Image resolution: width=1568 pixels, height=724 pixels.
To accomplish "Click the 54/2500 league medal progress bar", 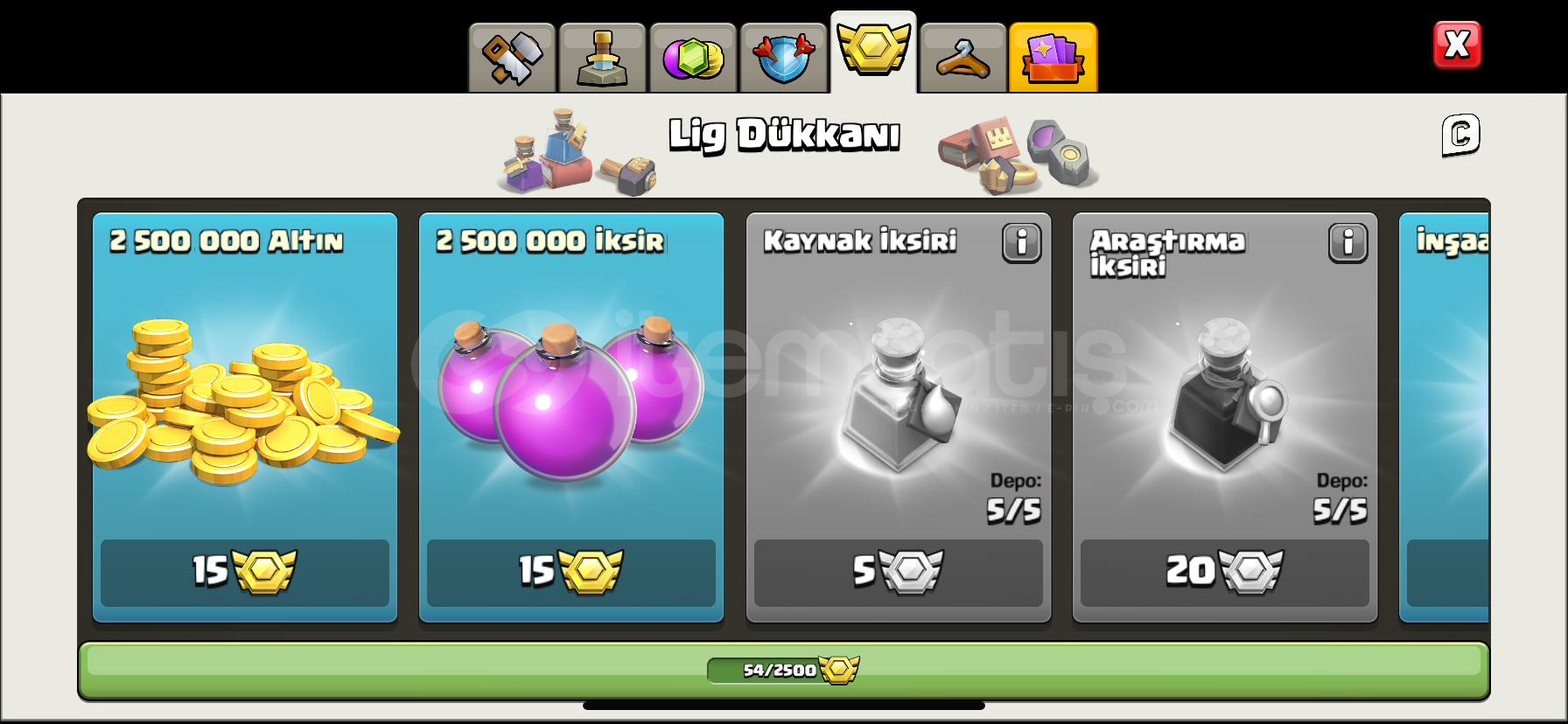I will [x=784, y=668].
